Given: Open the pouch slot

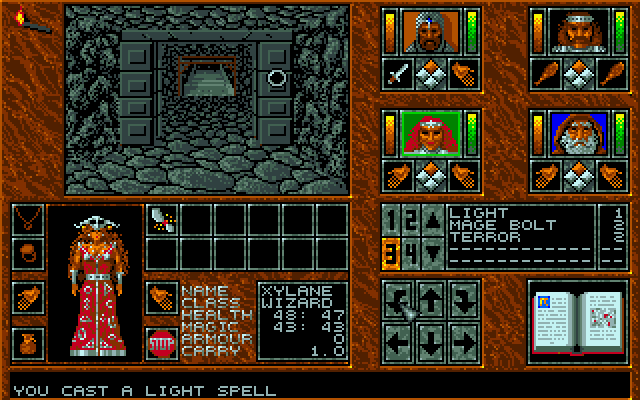Looking at the screenshot, I should [27, 342].
